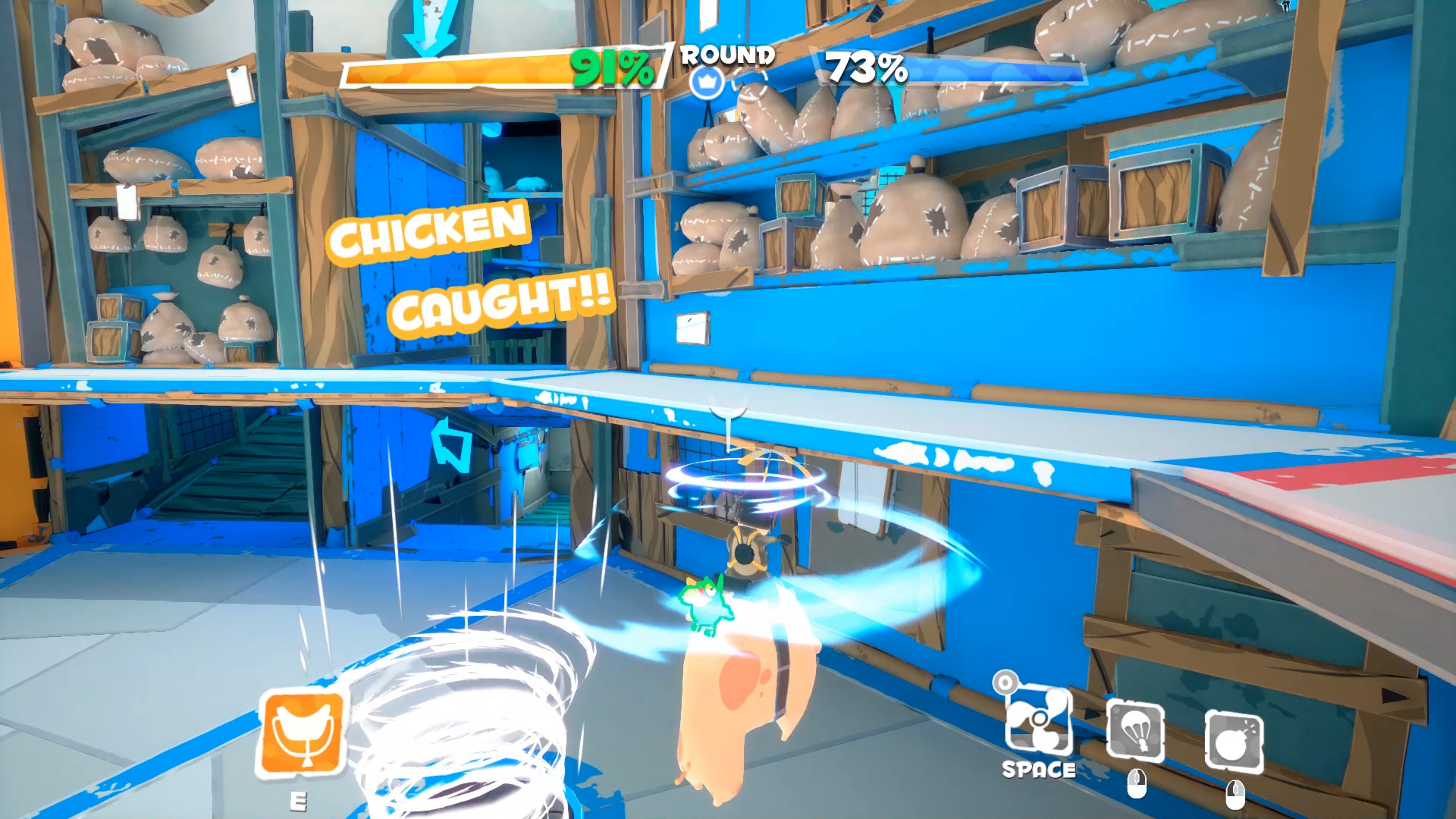
Task: Expand the CHICKEN CAUGHT!! notification banner
Action: point(470,265)
